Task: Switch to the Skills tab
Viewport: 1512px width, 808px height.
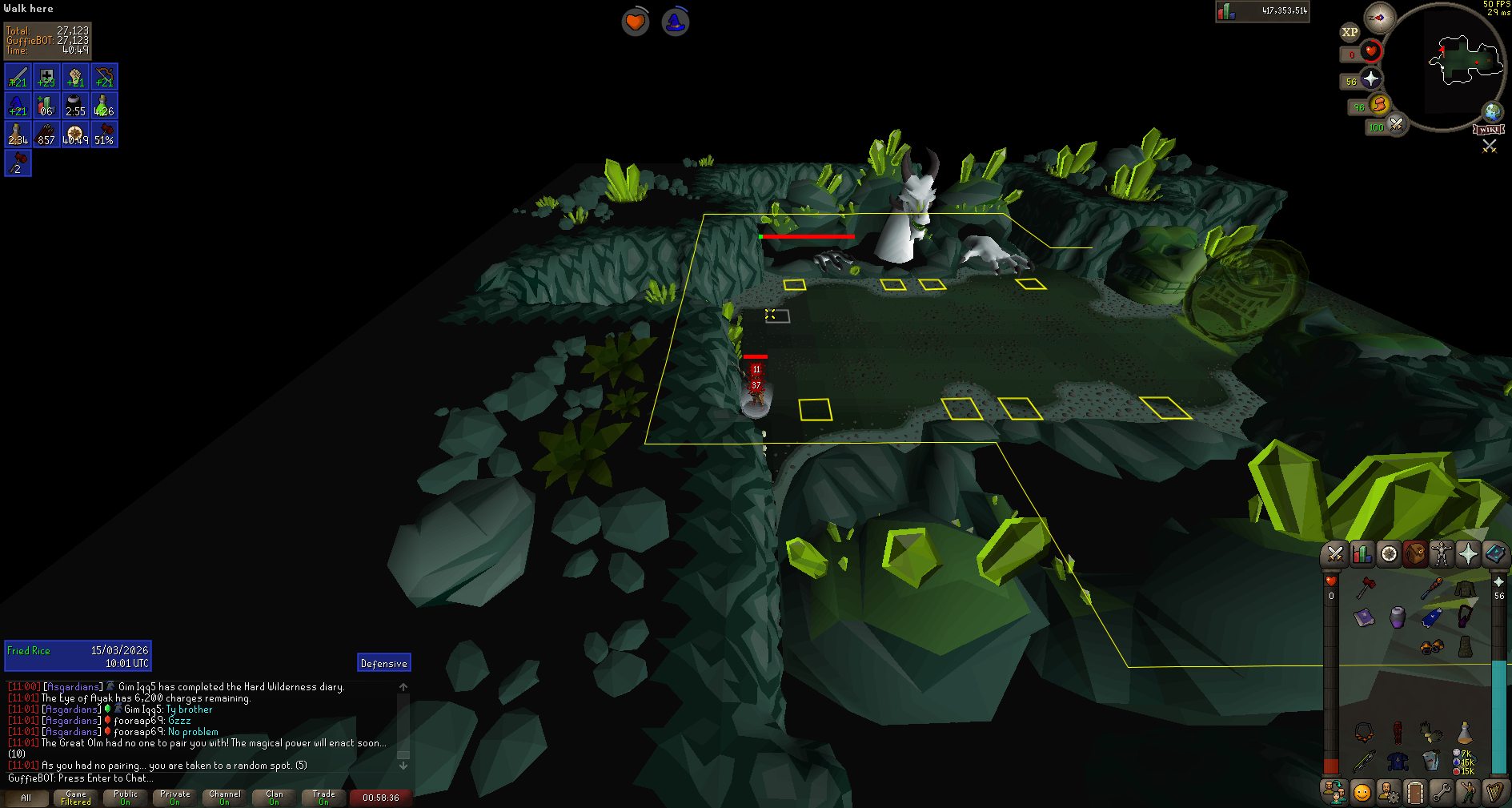Action: click(x=1362, y=553)
